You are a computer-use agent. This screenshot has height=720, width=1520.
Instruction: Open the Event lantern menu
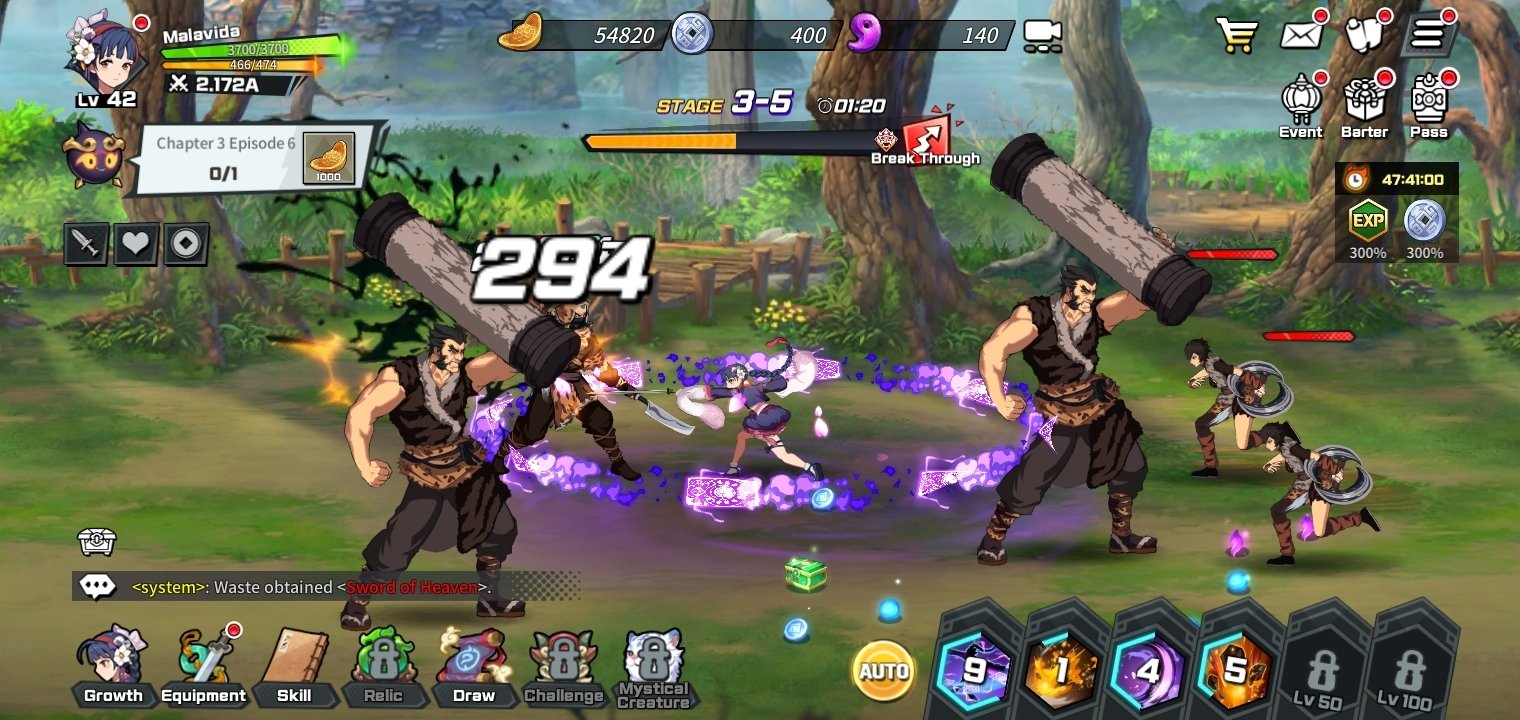(x=1301, y=105)
